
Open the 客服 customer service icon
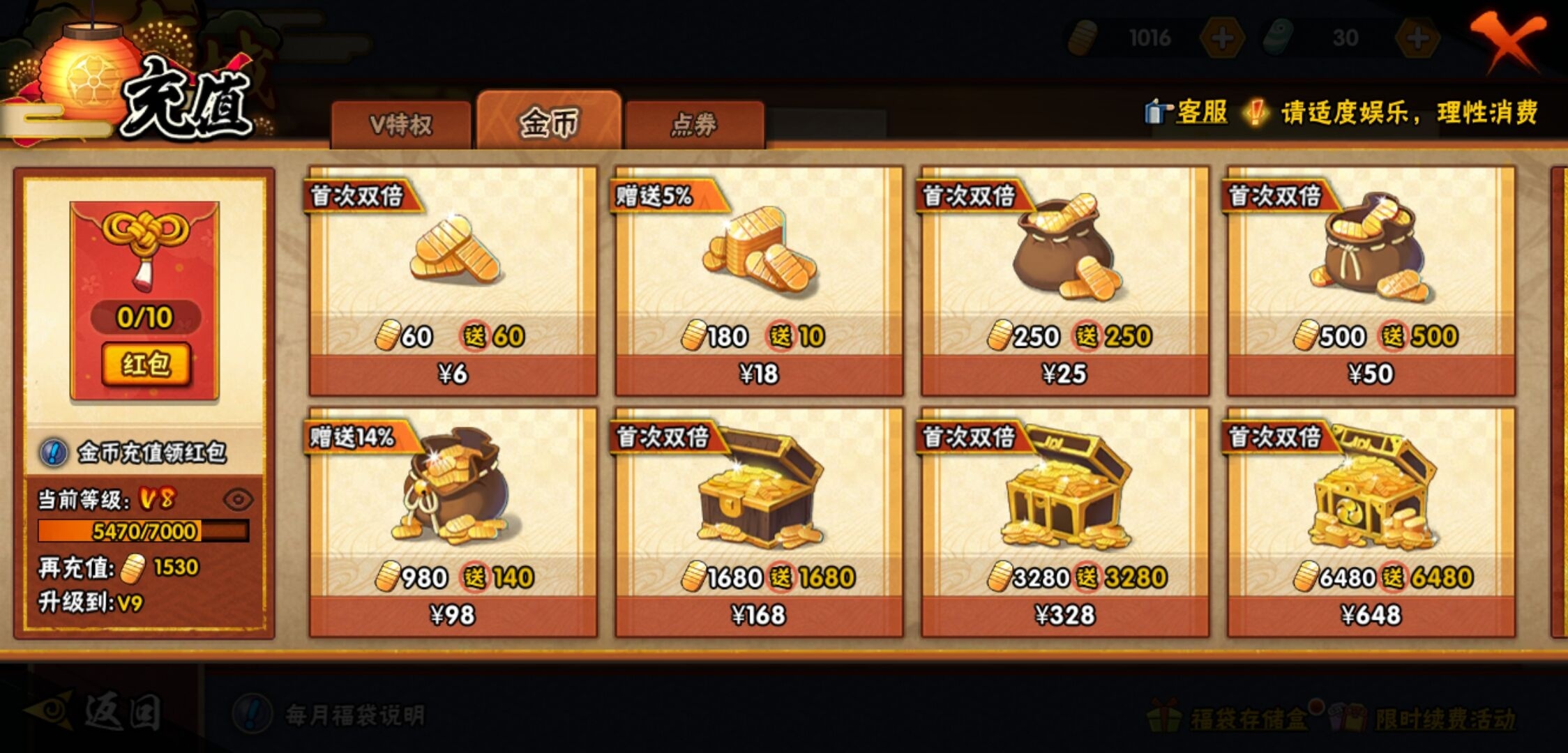pos(1156,112)
